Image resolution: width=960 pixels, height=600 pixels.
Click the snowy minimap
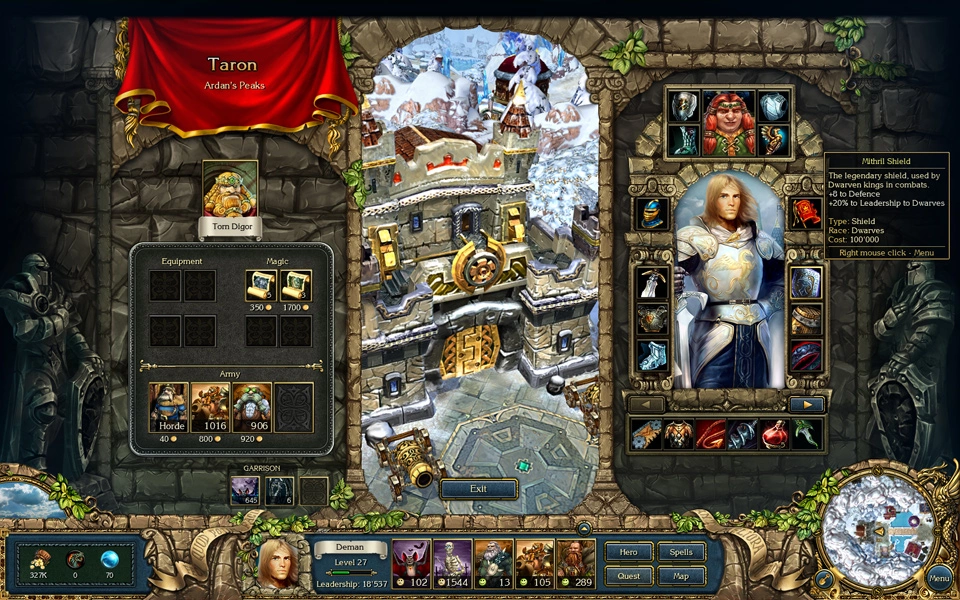tap(877, 531)
